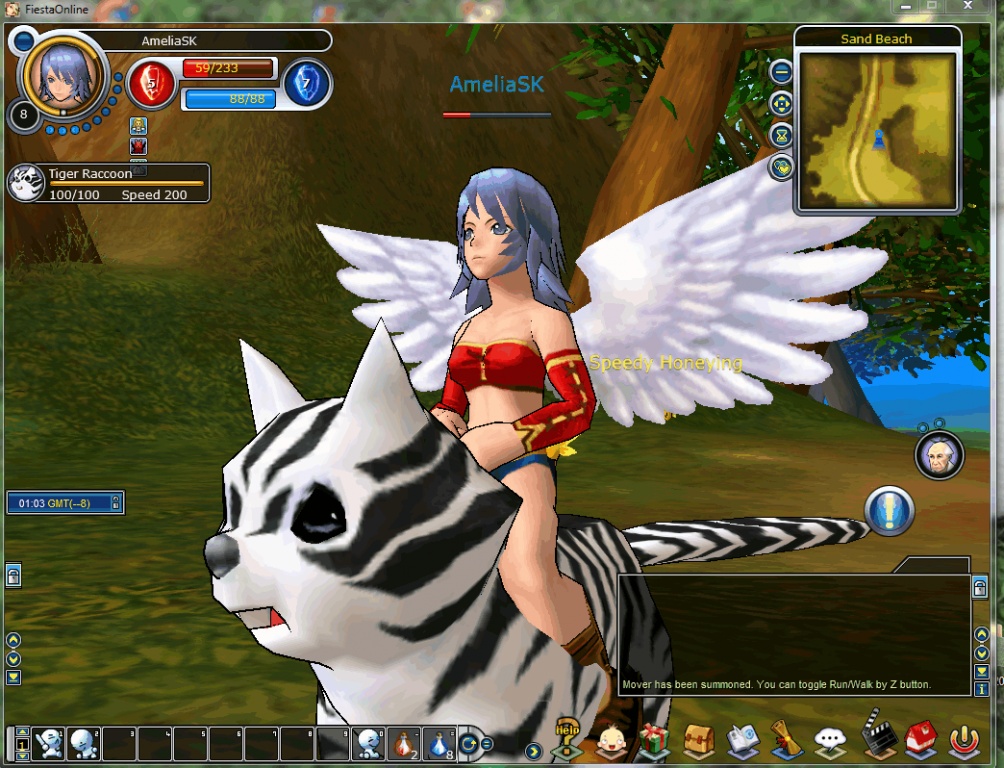The height and width of the screenshot is (768, 1004).
Task: Select the Tiger Raccoon mount icon
Action: tap(27, 183)
